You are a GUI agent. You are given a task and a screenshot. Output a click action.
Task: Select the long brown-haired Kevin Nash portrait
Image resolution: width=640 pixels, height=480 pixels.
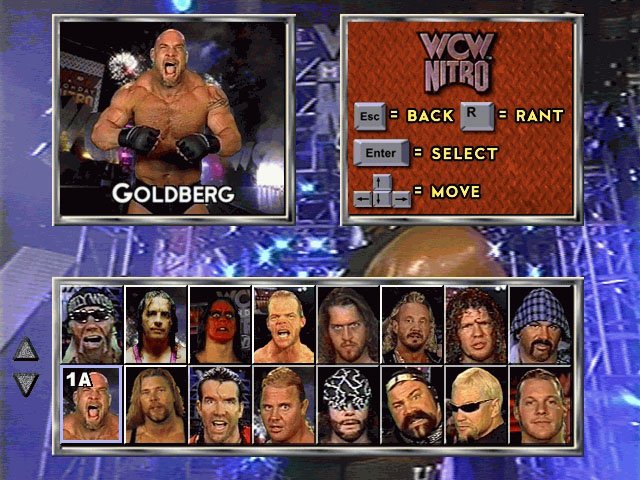(156, 404)
